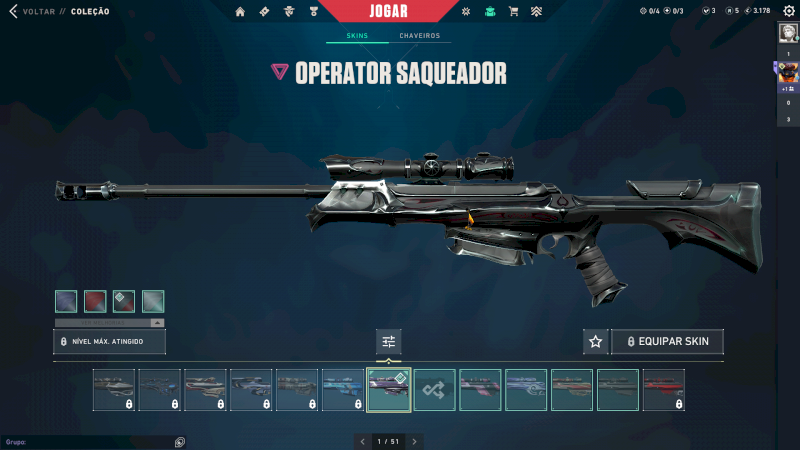The width and height of the screenshot is (800, 450).
Task: Go to the previous skins page arrow
Action: pos(362,441)
